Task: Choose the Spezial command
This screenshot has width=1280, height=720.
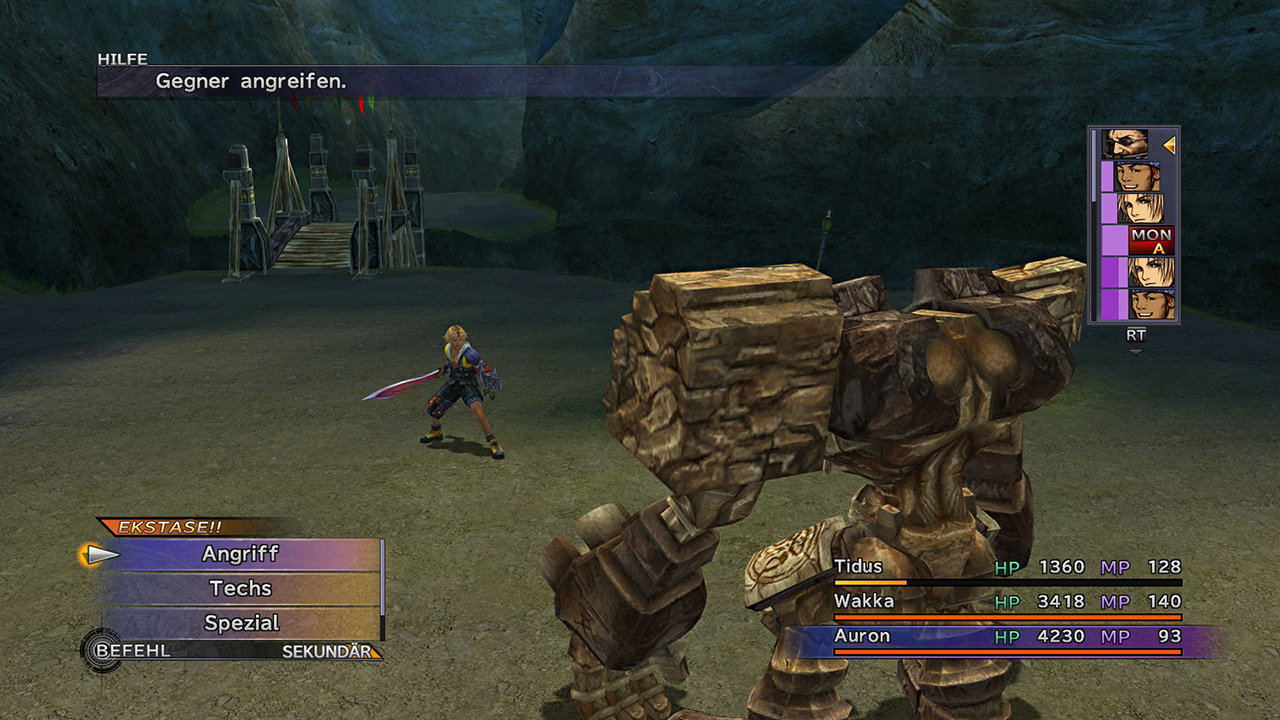Action: tap(240, 623)
